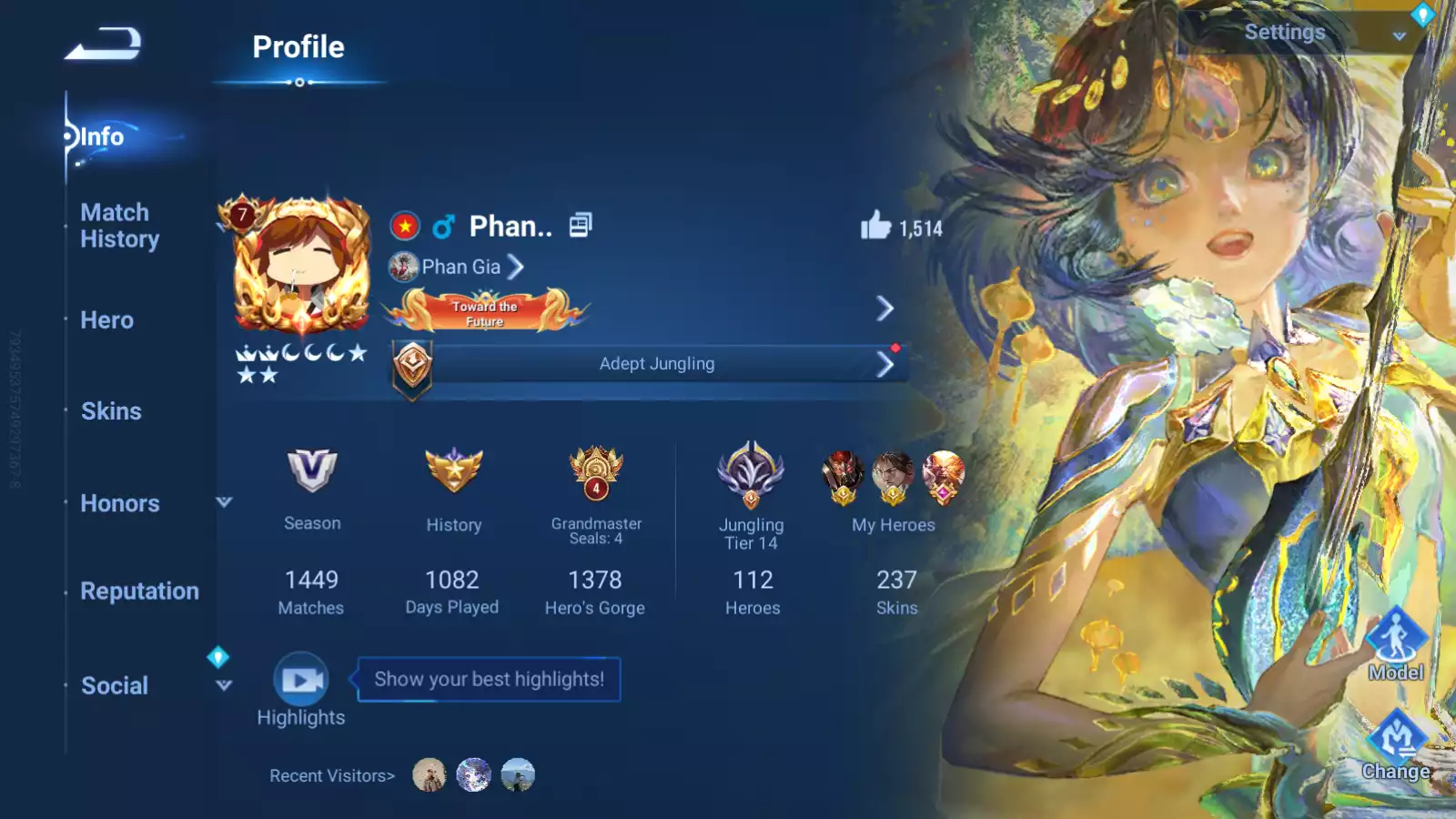Tap the Model button

1395,641
